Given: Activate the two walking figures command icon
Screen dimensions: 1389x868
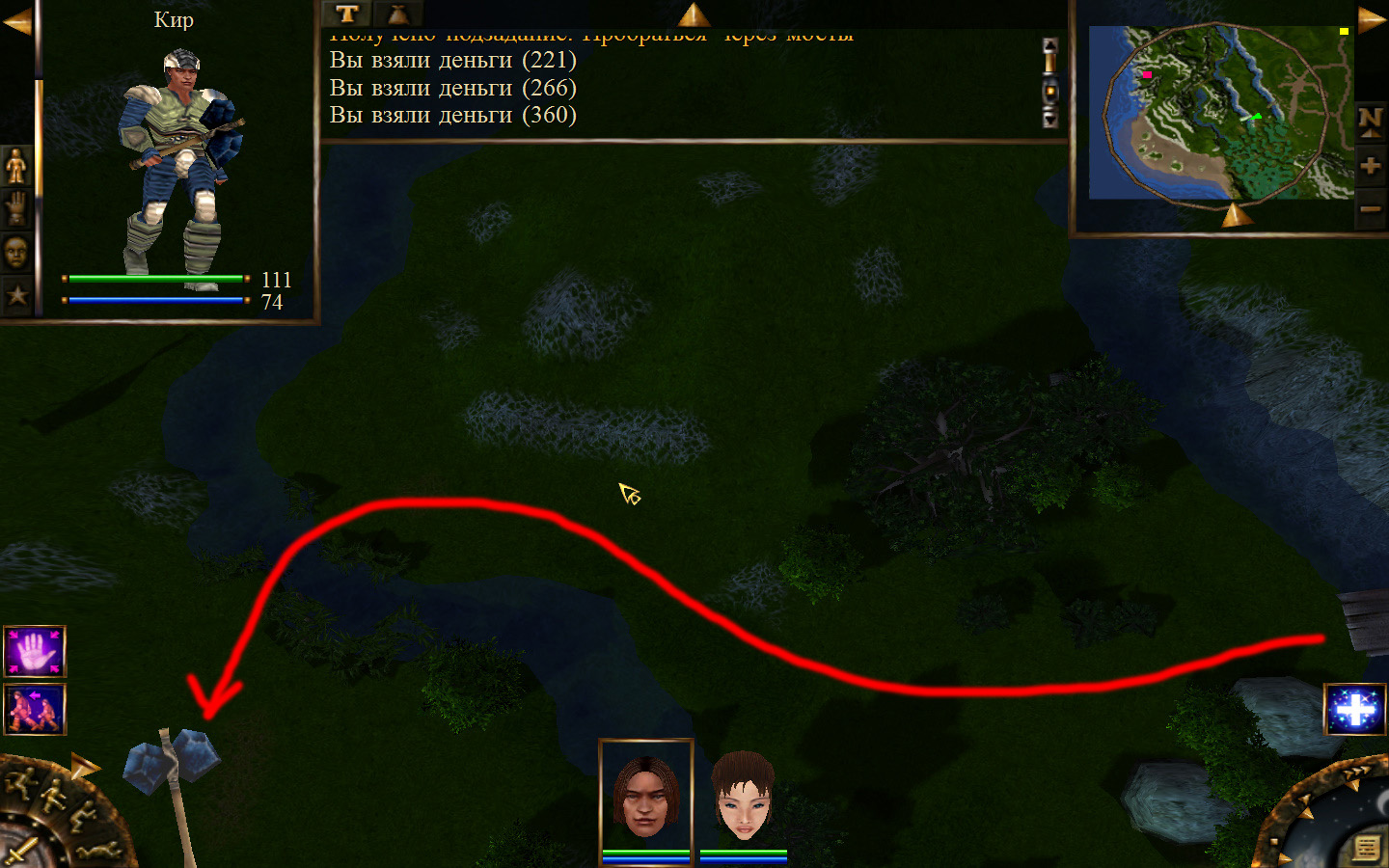Looking at the screenshot, I should tap(35, 709).
